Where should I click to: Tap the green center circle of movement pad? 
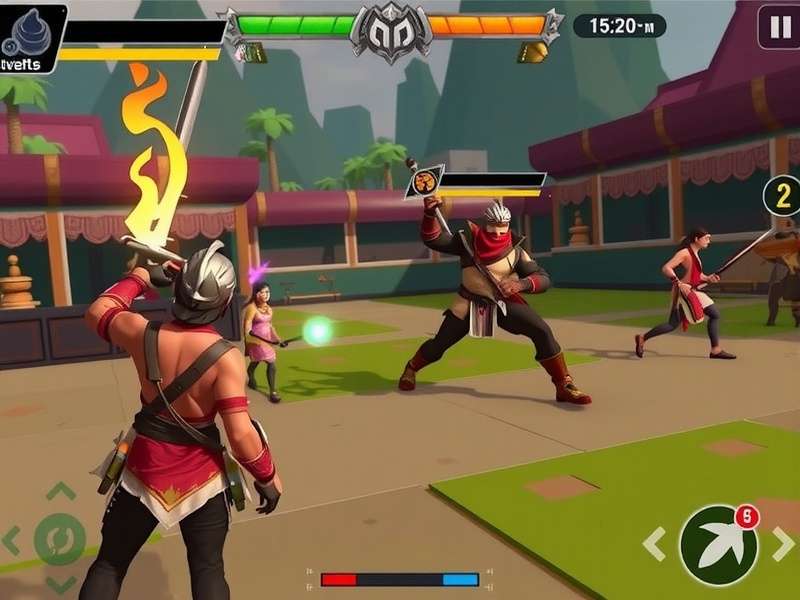click(x=60, y=540)
